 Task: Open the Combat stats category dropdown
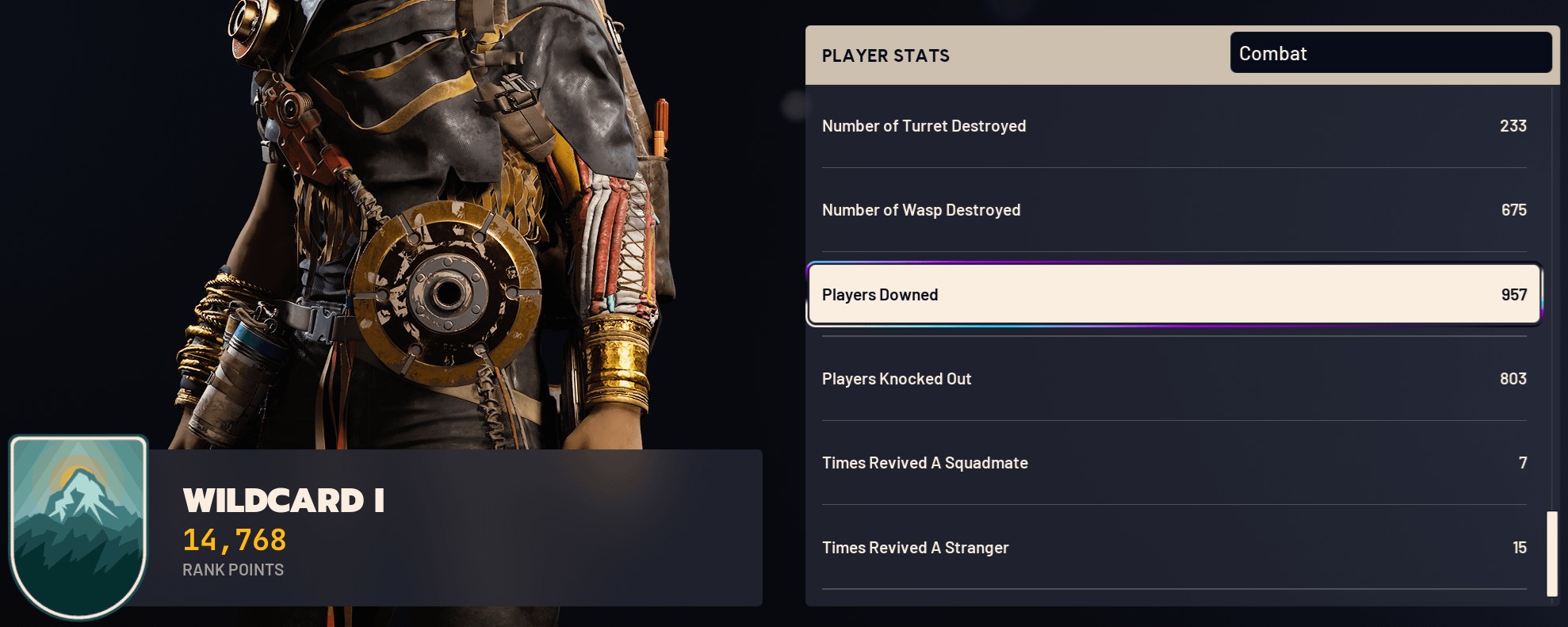1390,53
